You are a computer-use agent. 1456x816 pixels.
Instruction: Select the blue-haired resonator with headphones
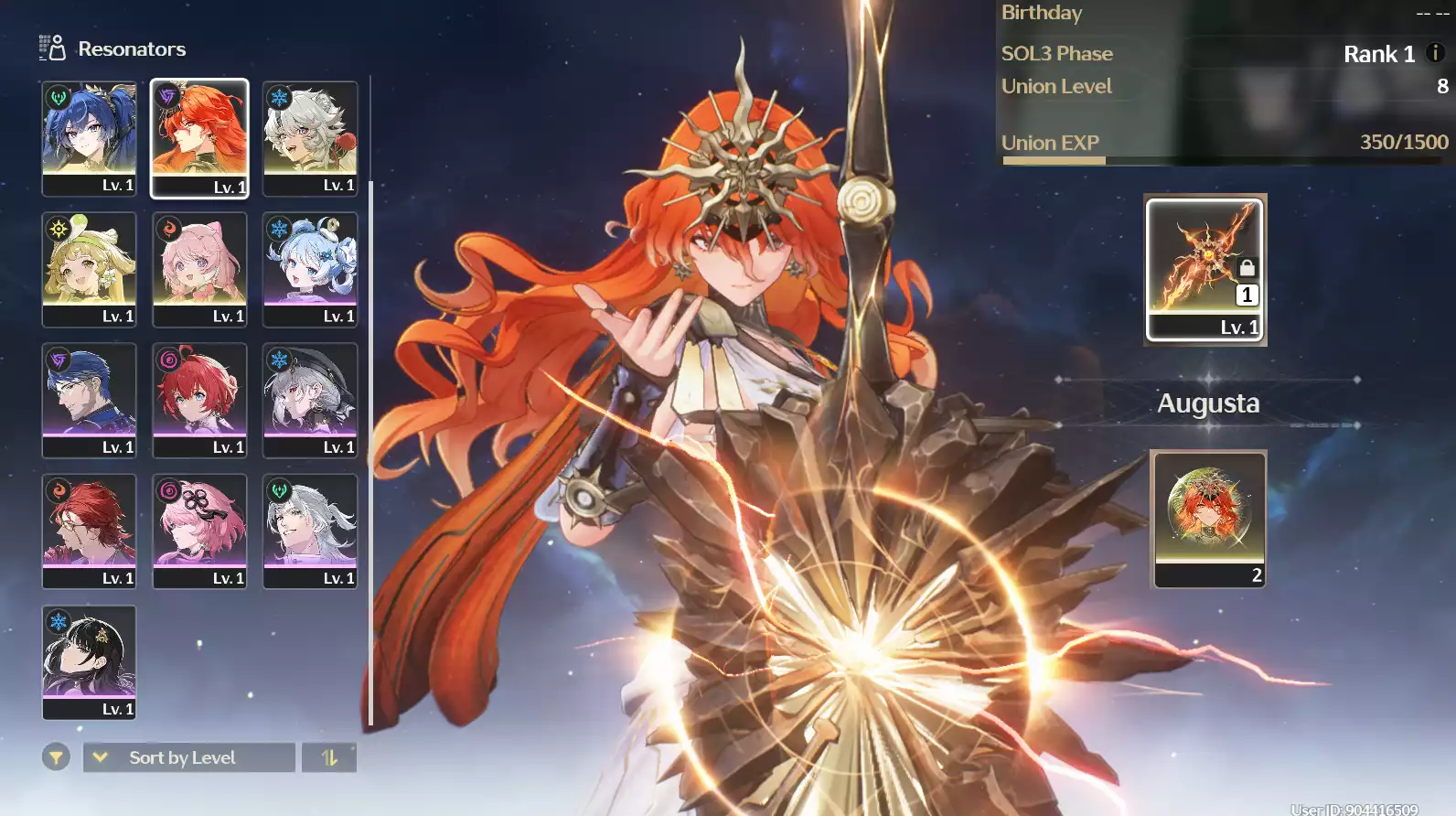point(89,137)
